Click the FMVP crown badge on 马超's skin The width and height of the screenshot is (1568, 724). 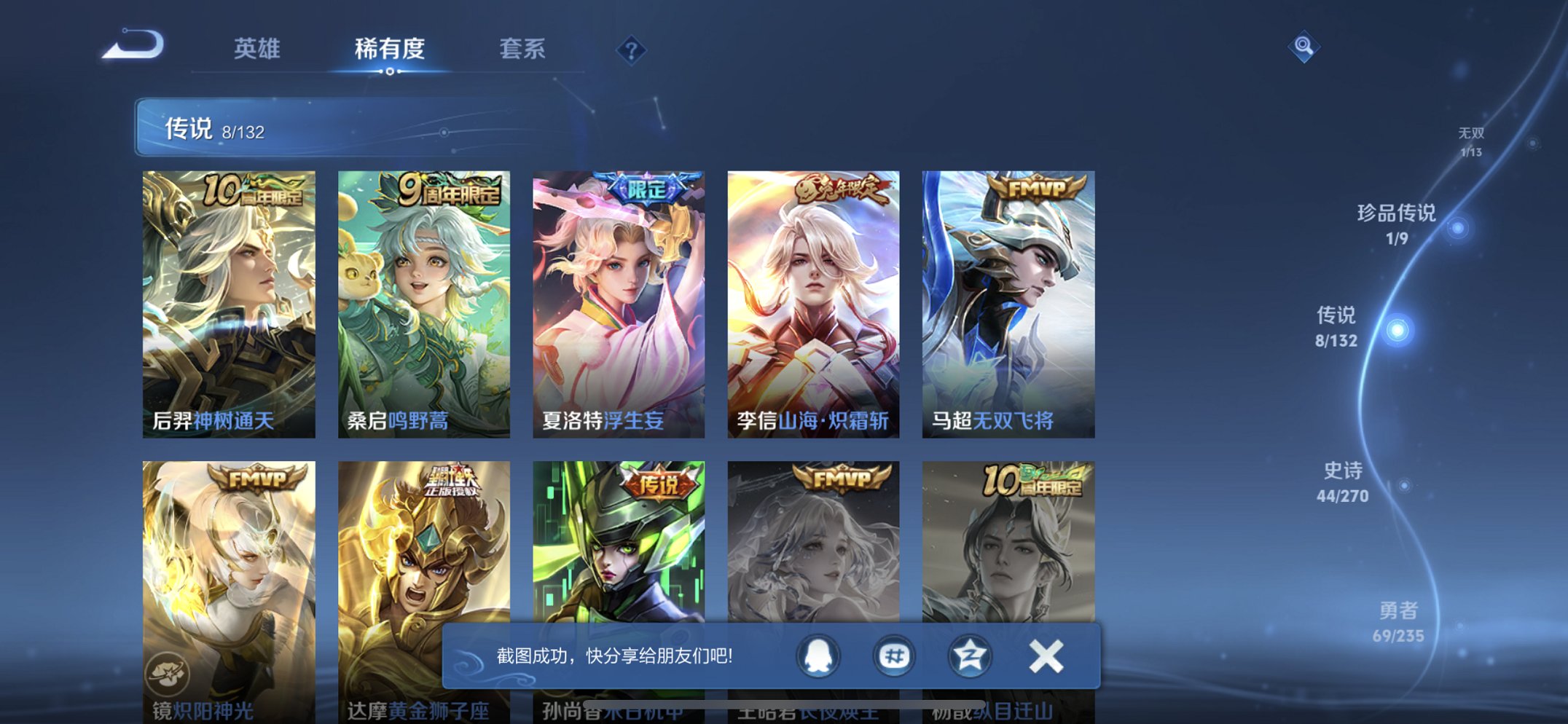tap(1036, 188)
